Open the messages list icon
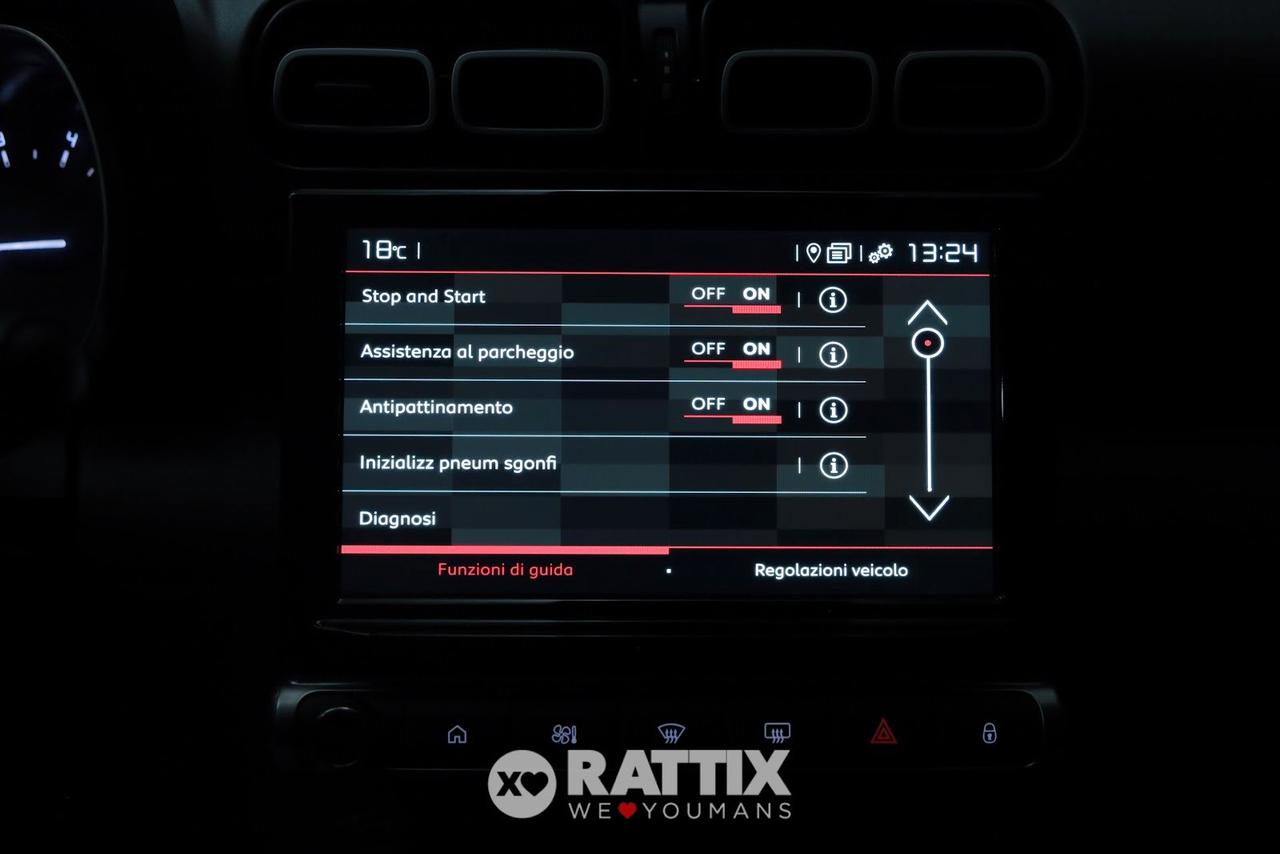 click(x=840, y=253)
